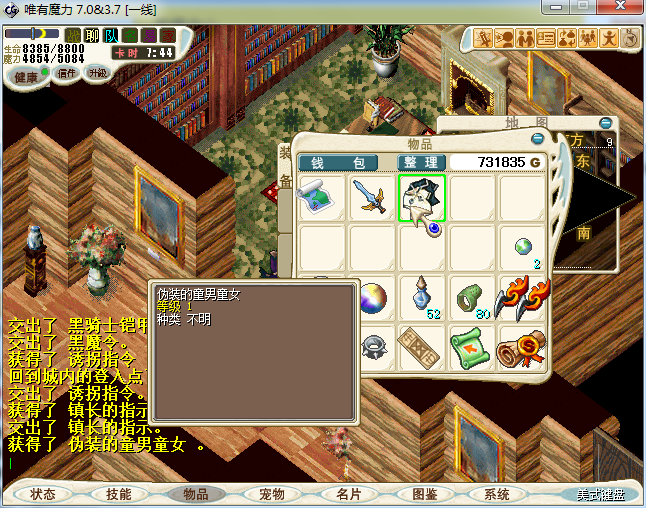
Task: Select the flaming twin blades item
Action: point(522,298)
